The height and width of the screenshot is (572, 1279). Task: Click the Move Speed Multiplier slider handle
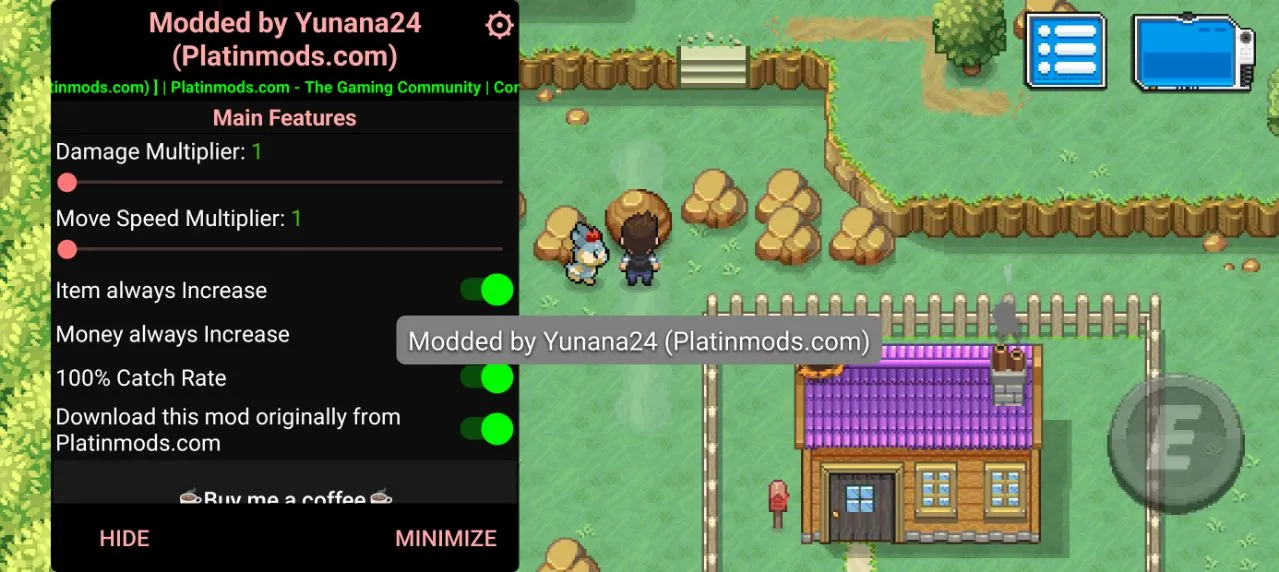click(x=67, y=248)
